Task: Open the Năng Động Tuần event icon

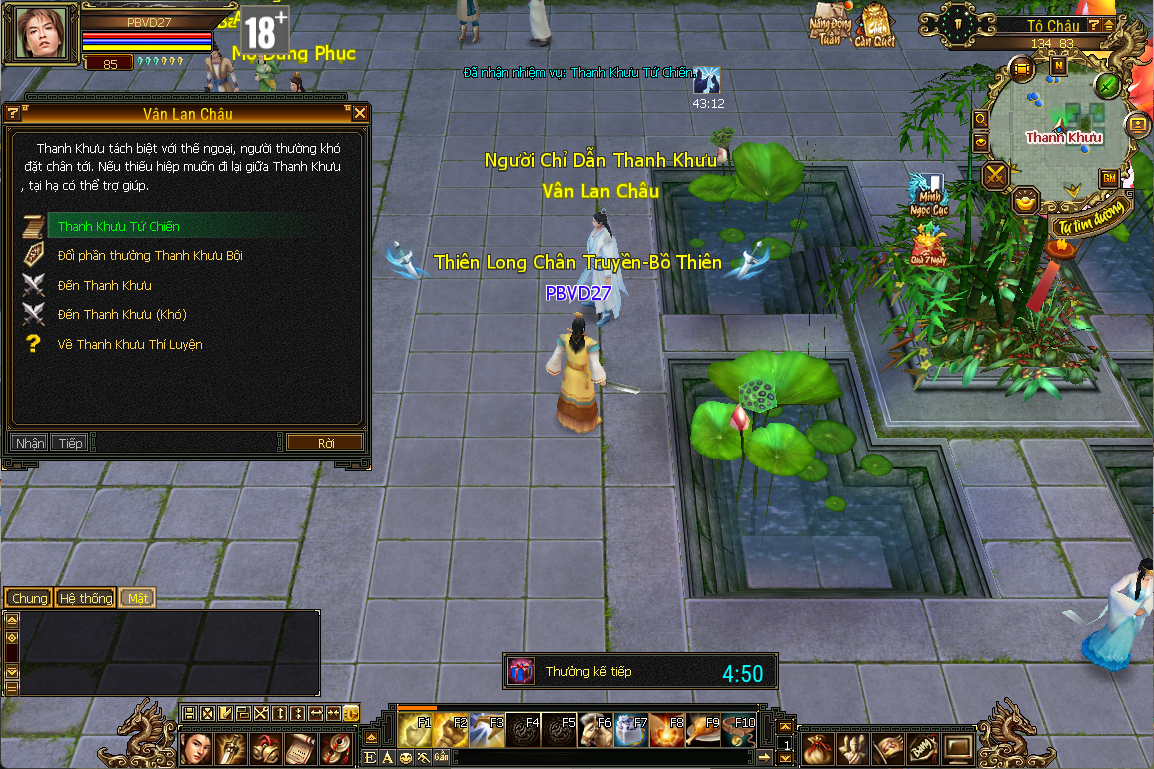Action: (x=830, y=27)
